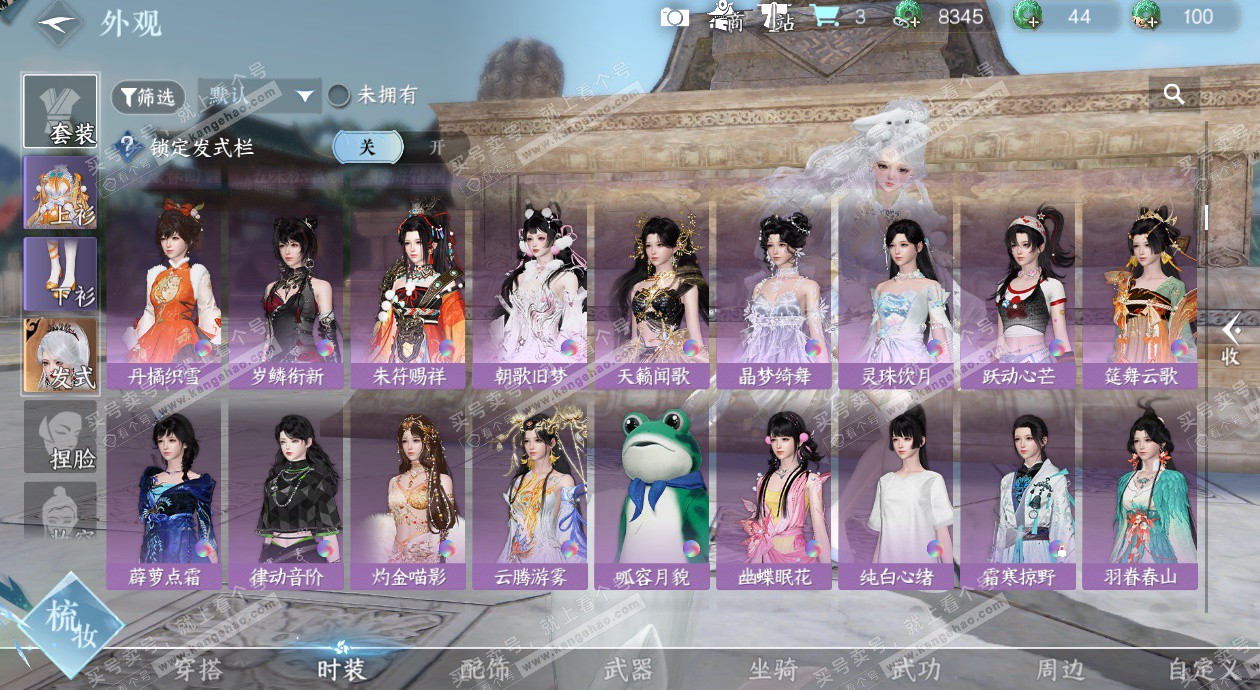Click the camera icon at top
1260x690 pixels.
(675, 17)
